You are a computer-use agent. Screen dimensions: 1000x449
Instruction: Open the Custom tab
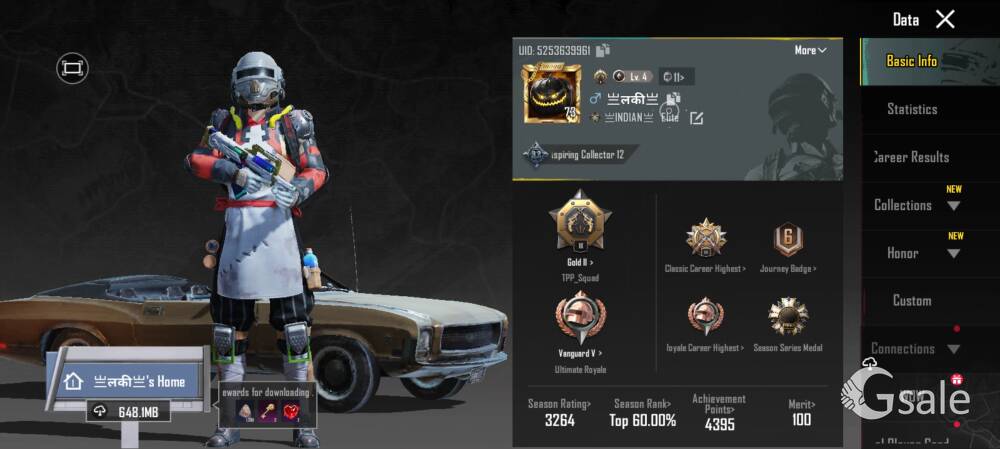(x=912, y=300)
